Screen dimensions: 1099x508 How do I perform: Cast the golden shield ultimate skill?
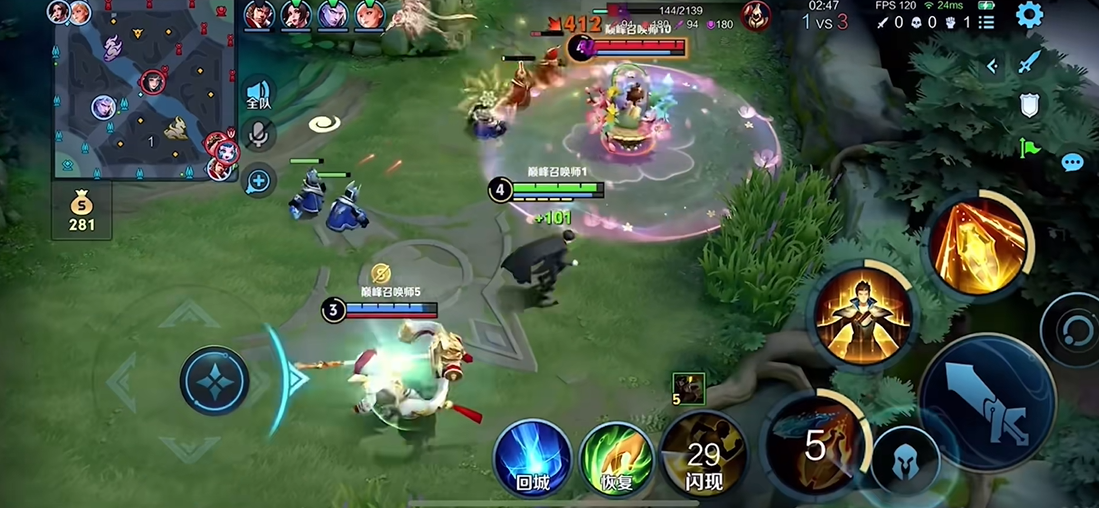coord(978,244)
